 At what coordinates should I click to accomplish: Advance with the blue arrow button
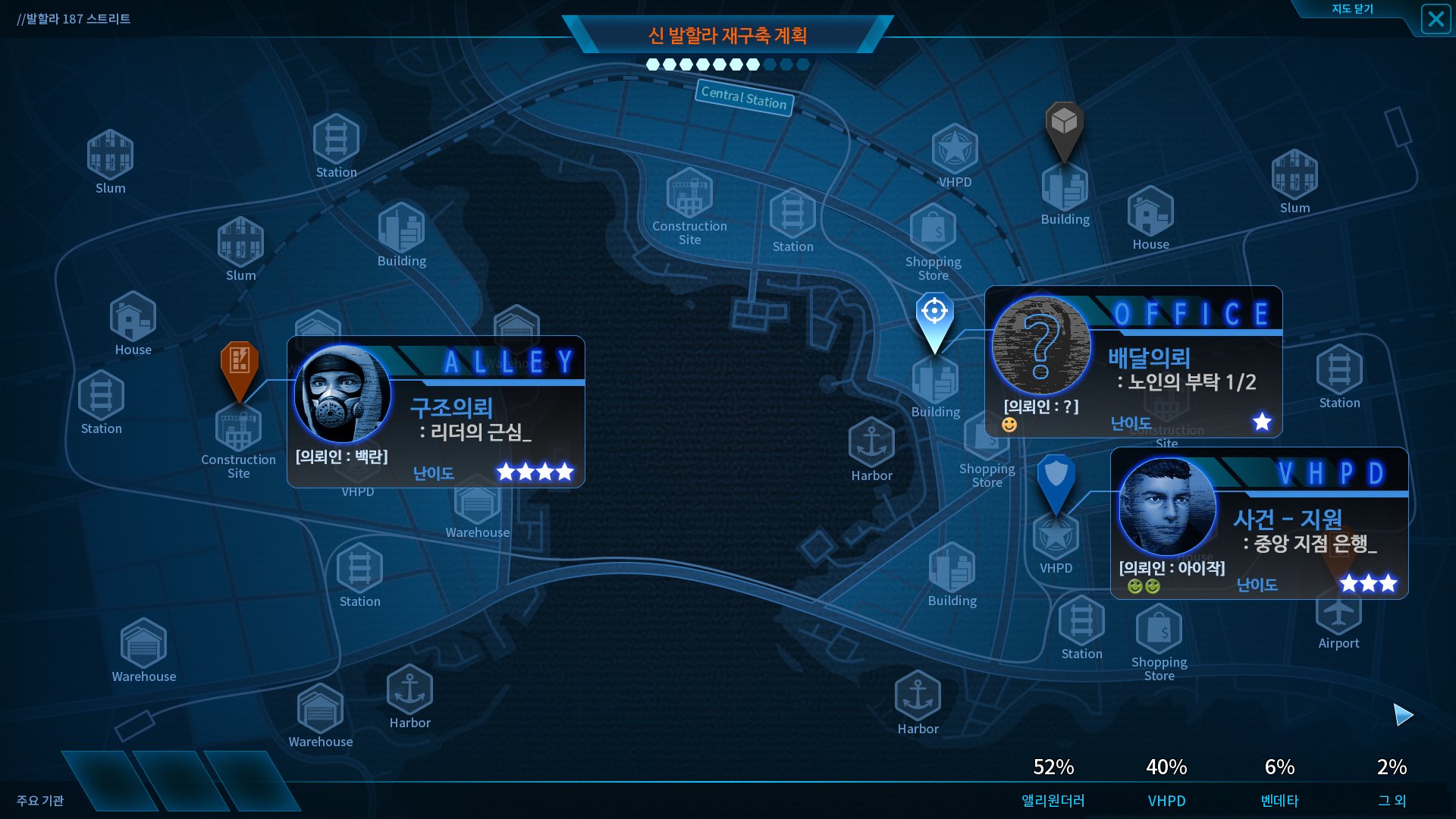coord(1403,714)
